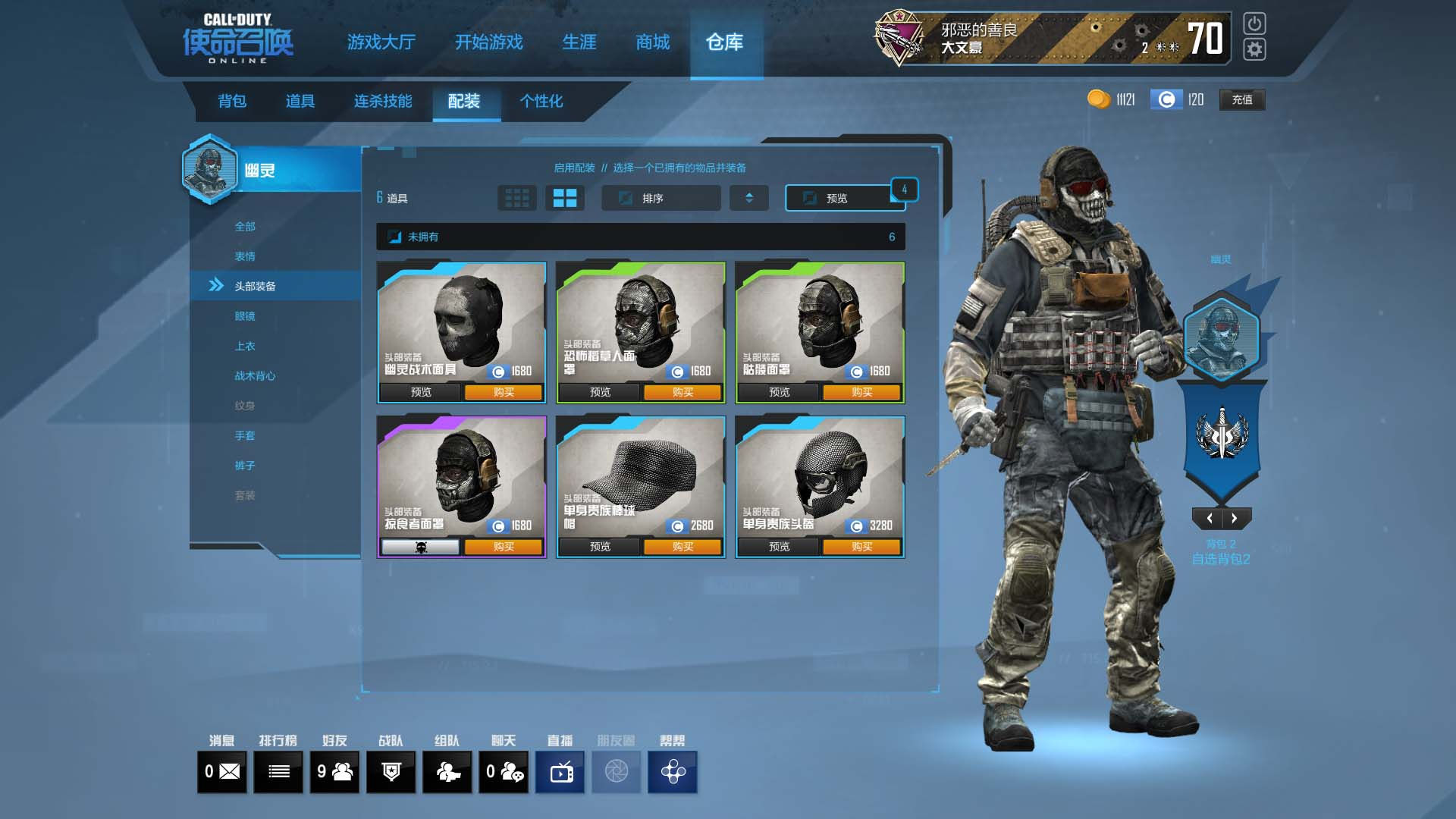The image size is (1456, 819).
Task: Open the 商城 store page
Action: pyautogui.click(x=652, y=42)
